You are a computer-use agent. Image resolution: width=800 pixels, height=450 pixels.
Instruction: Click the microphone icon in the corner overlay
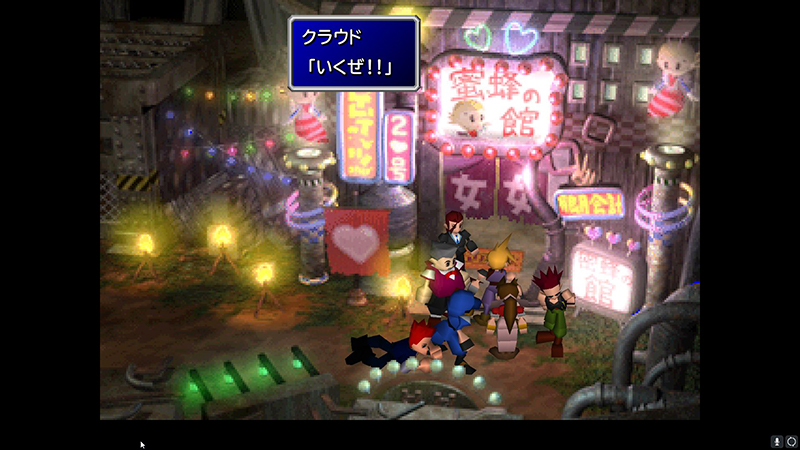tap(776, 441)
